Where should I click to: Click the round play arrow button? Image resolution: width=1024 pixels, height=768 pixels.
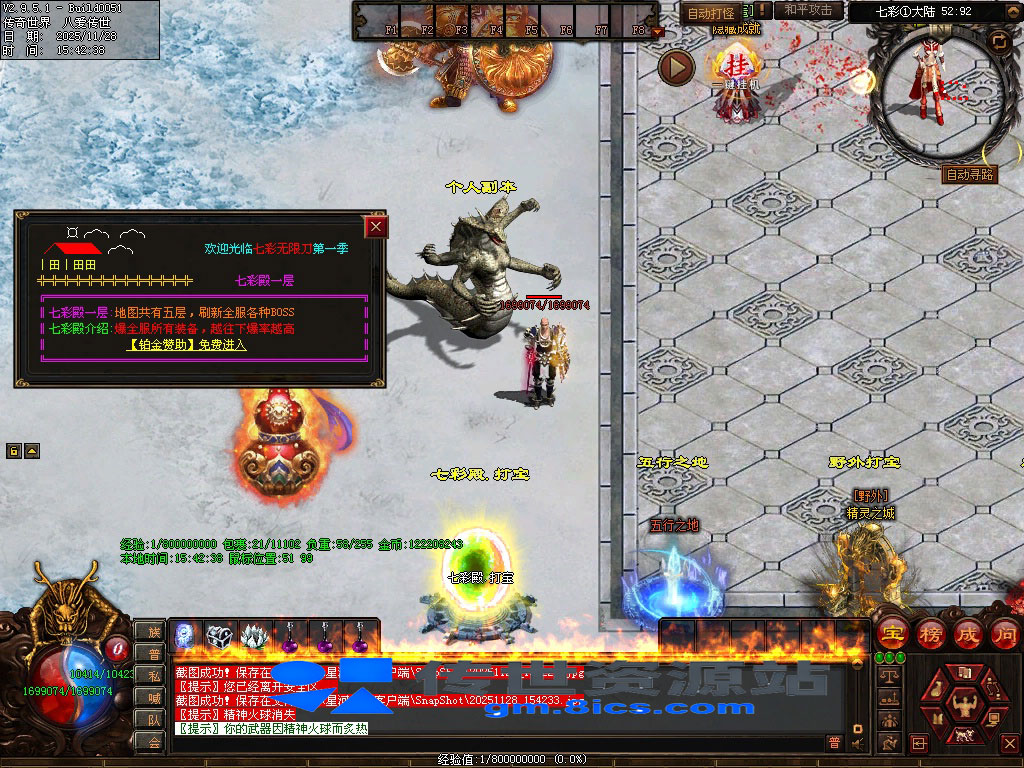pos(677,67)
